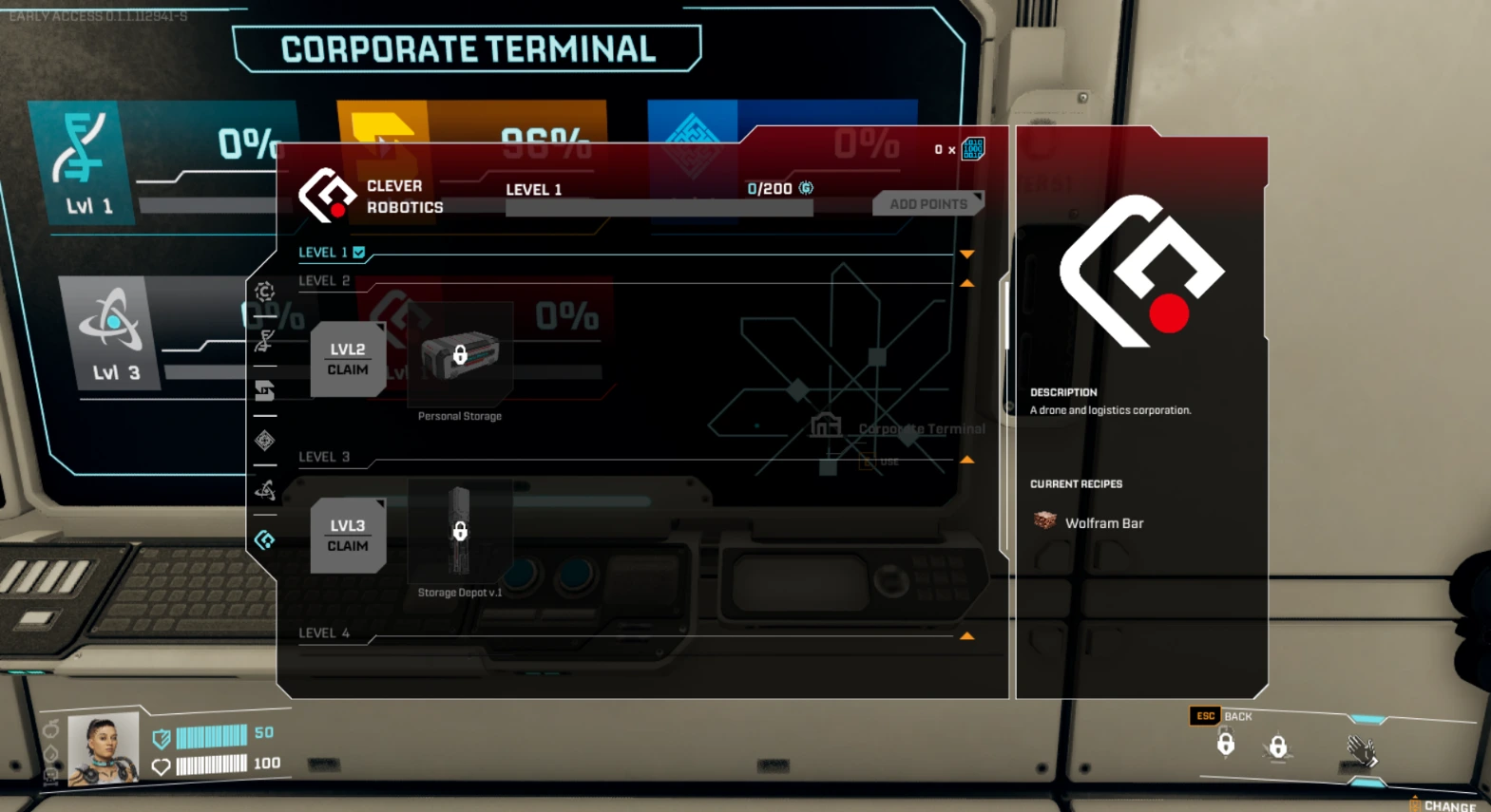This screenshot has width=1491, height=812.
Task: Claim the LVL2 reward
Action: 348,359
